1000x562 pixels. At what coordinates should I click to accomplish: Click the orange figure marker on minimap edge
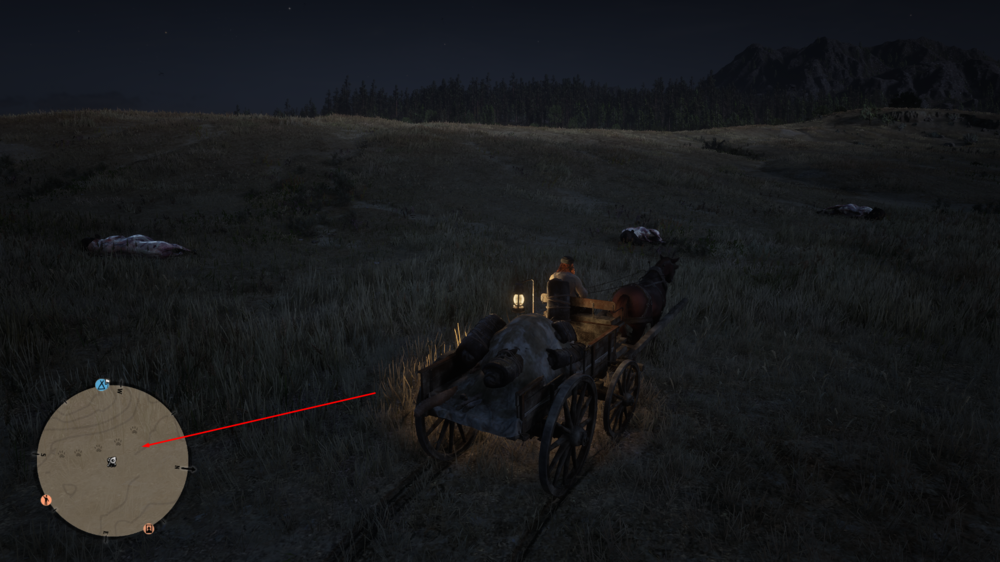tap(45, 499)
